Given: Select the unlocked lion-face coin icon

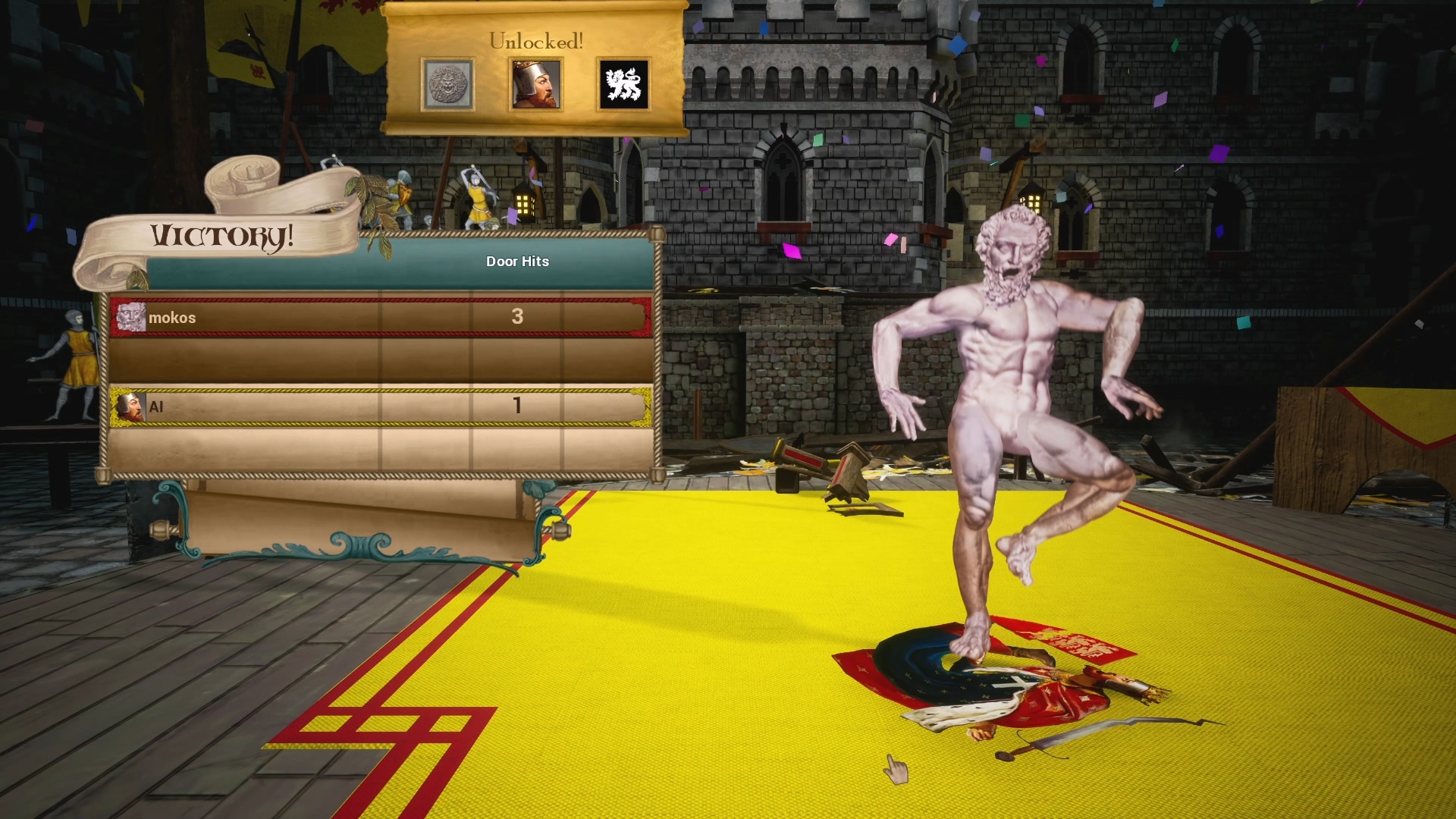Looking at the screenshot, I should point(447,84).
